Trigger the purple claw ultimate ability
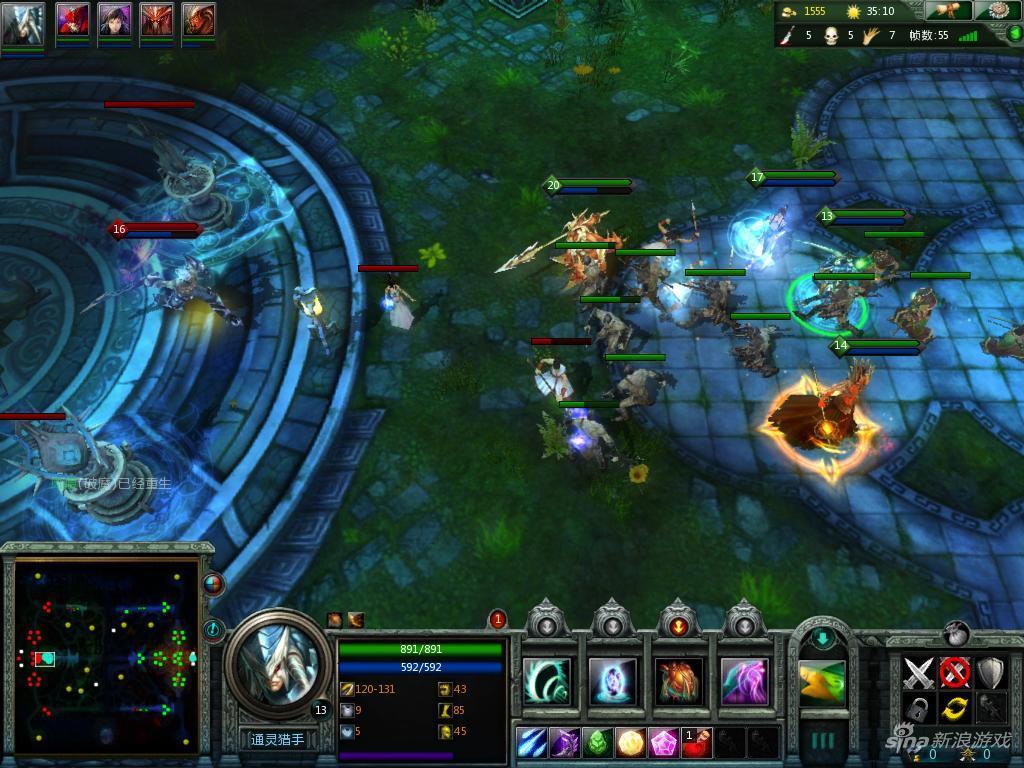Viewport: 1024px width, 768px height. pos(745,681)
